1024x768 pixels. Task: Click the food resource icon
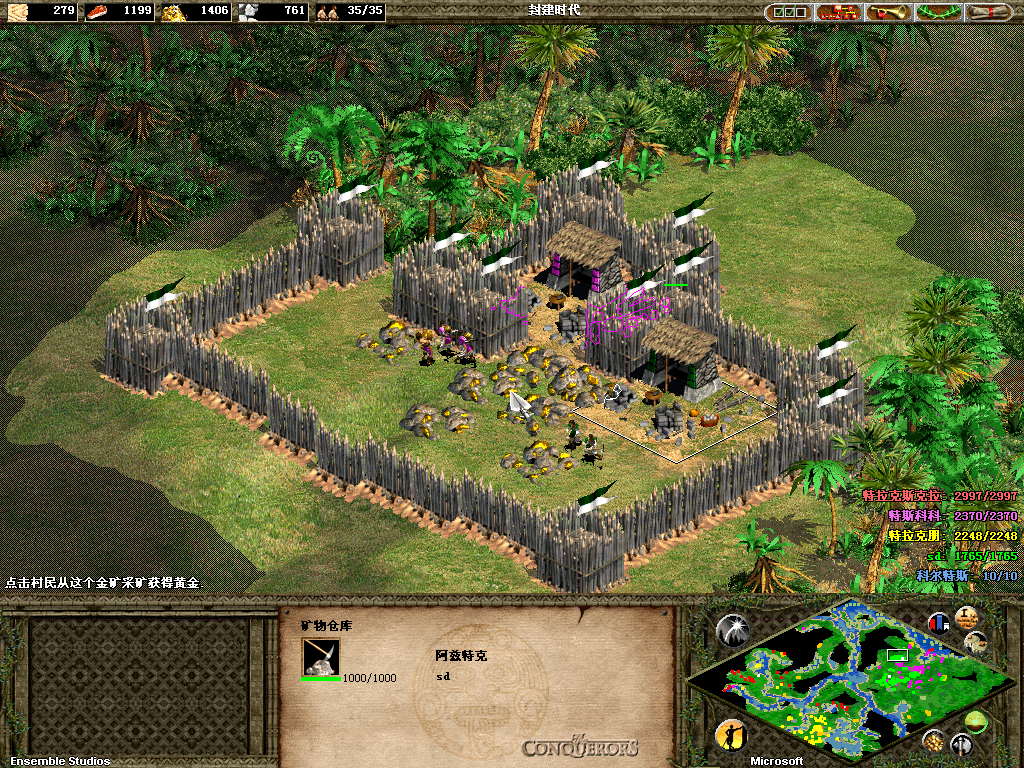[98, 12]
